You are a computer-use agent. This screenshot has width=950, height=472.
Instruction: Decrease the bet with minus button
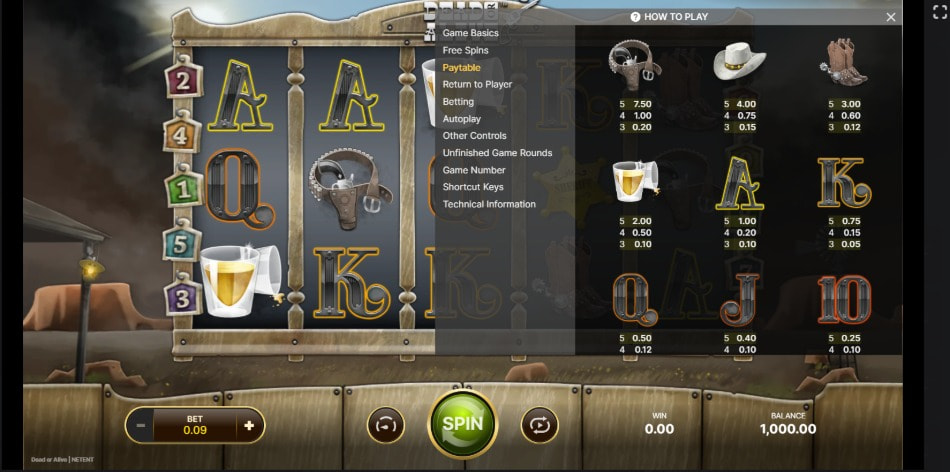pyautogui.click(x=141, y=425)
